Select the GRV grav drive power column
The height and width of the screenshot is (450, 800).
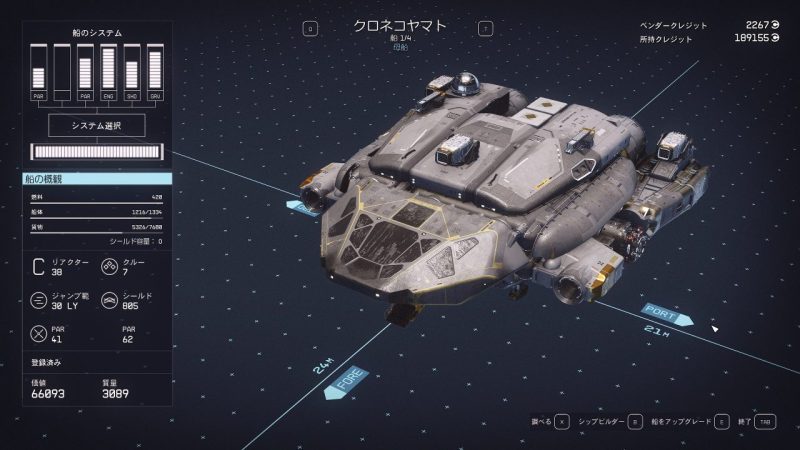click(x=155, y=72)
